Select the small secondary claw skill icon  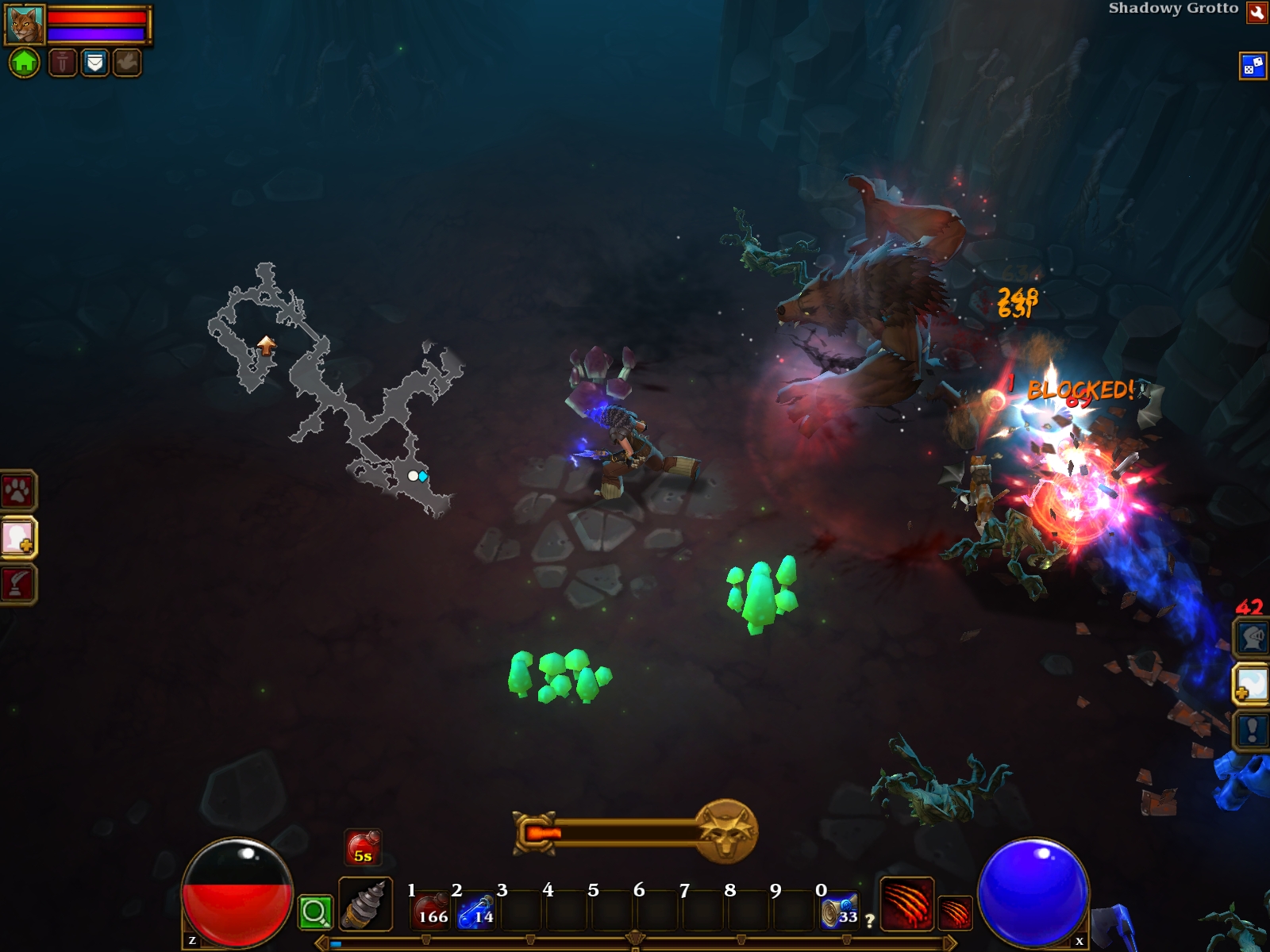pyautogui.click(x=955, y=912)
